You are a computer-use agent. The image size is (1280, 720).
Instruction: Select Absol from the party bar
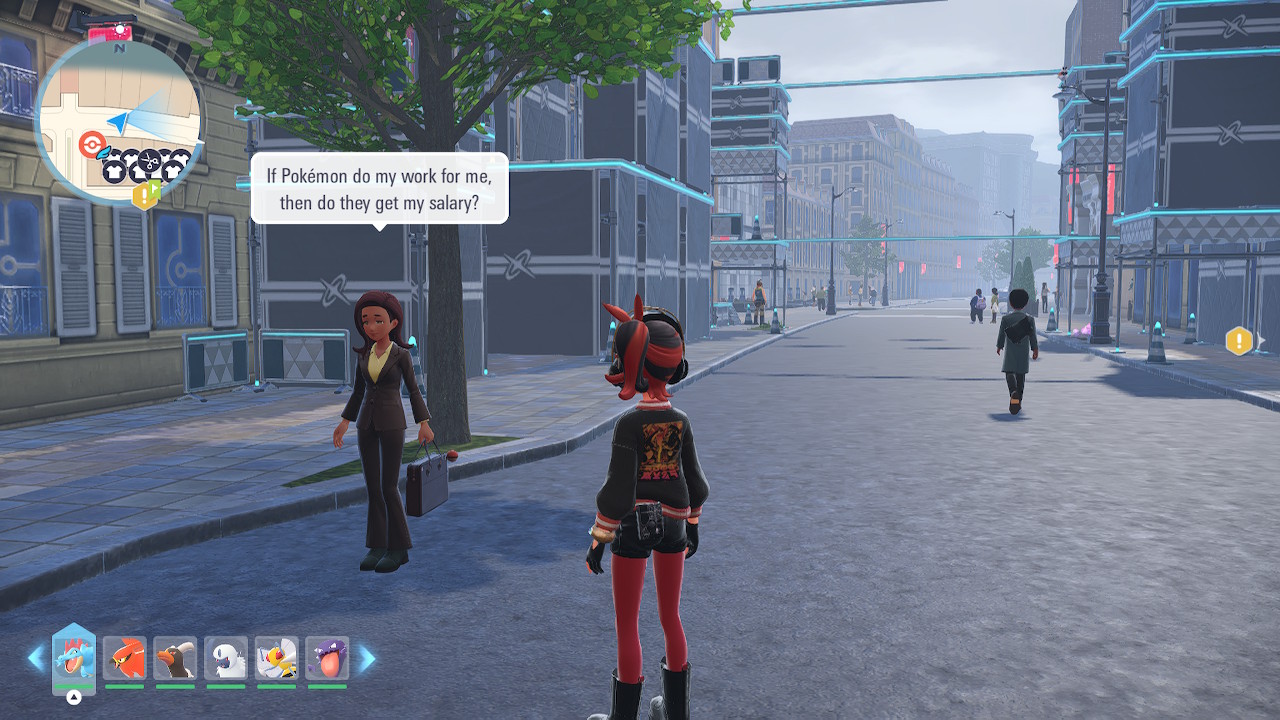(x=226, y=658)
